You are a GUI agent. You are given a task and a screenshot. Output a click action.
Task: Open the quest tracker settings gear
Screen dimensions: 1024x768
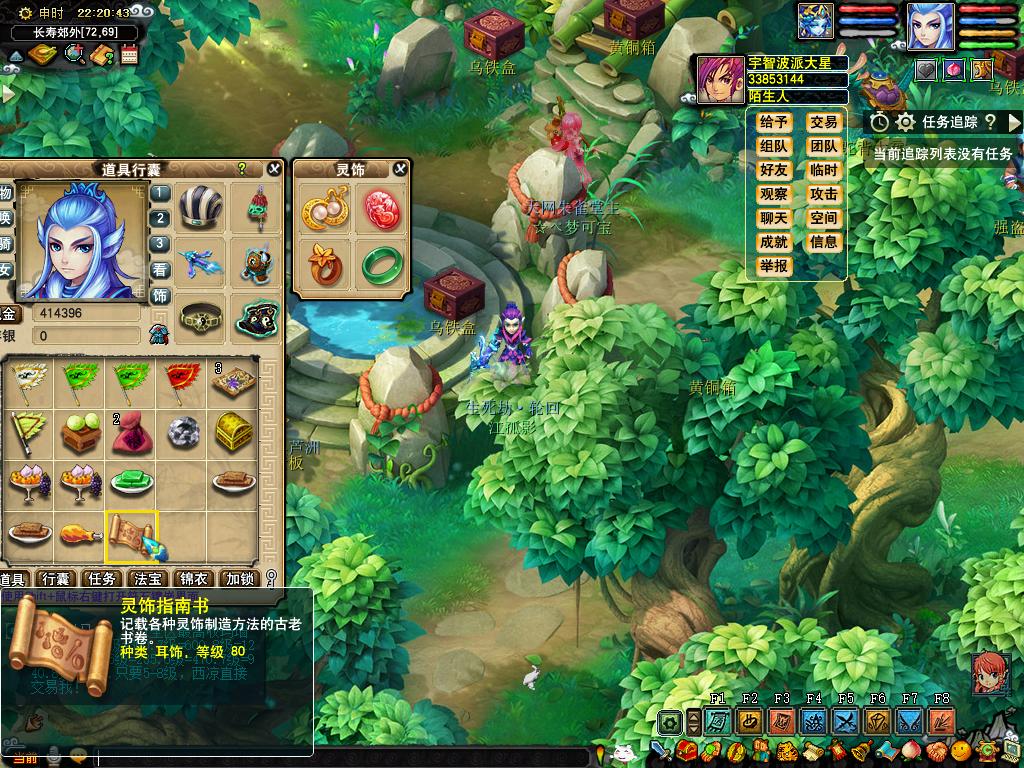[x=905, y=122]
